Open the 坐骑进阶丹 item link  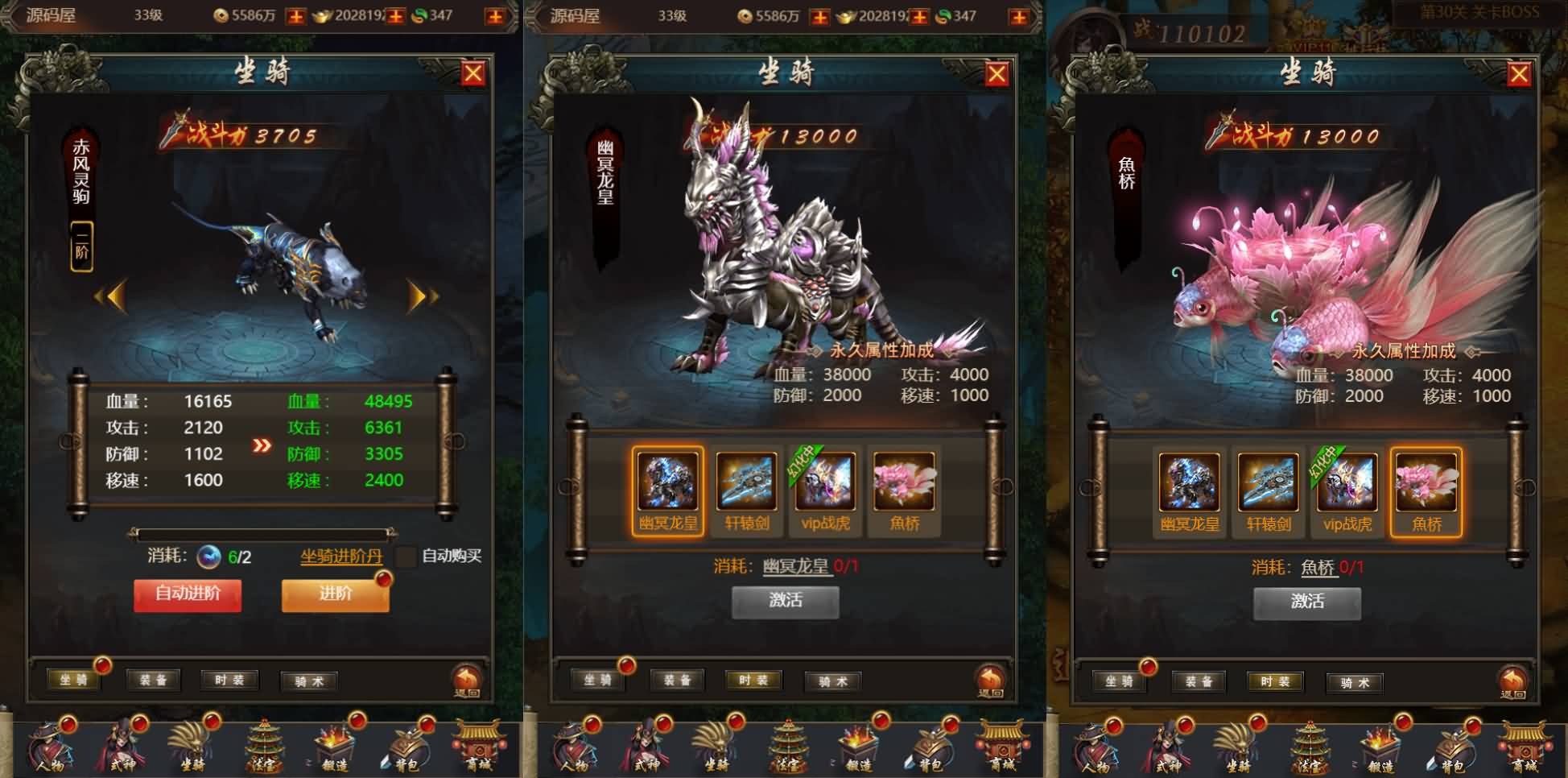tap(340, 554)
